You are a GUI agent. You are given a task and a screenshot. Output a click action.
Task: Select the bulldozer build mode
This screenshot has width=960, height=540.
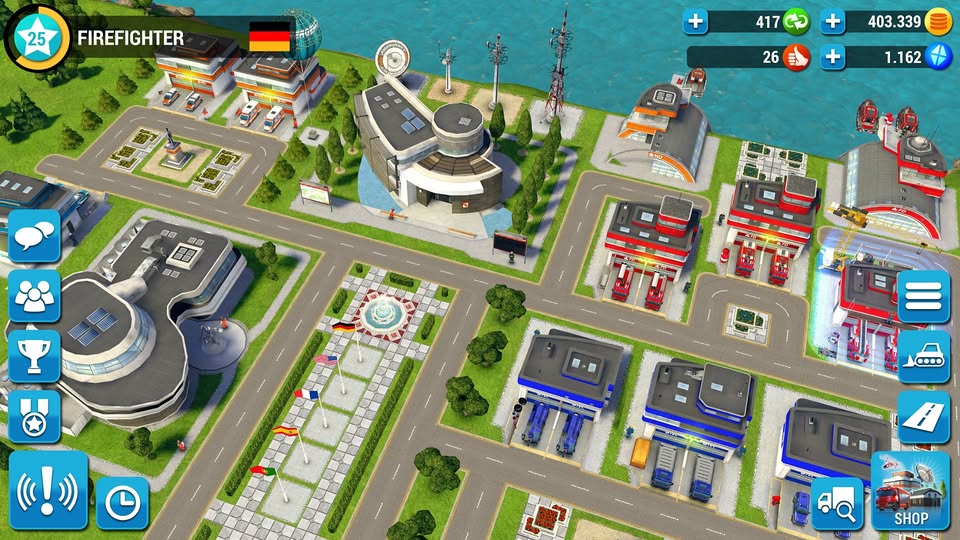(923, 357)
